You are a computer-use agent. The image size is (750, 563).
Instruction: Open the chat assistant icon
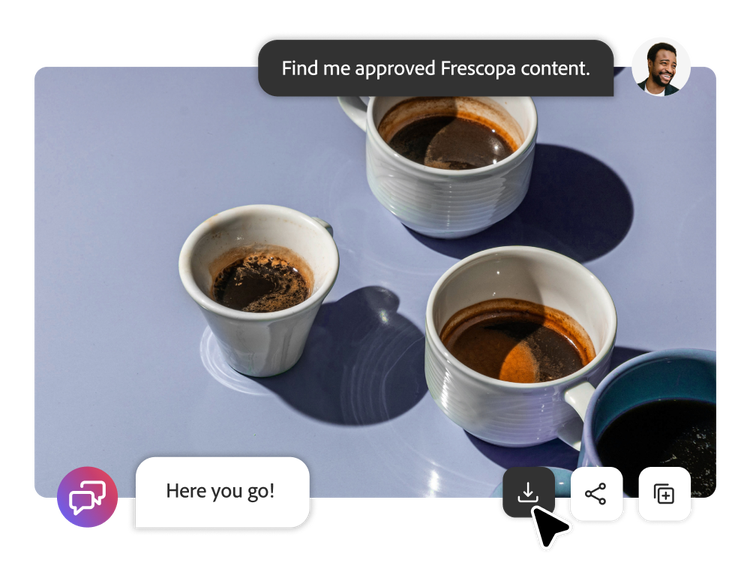(x=87, y=497)
